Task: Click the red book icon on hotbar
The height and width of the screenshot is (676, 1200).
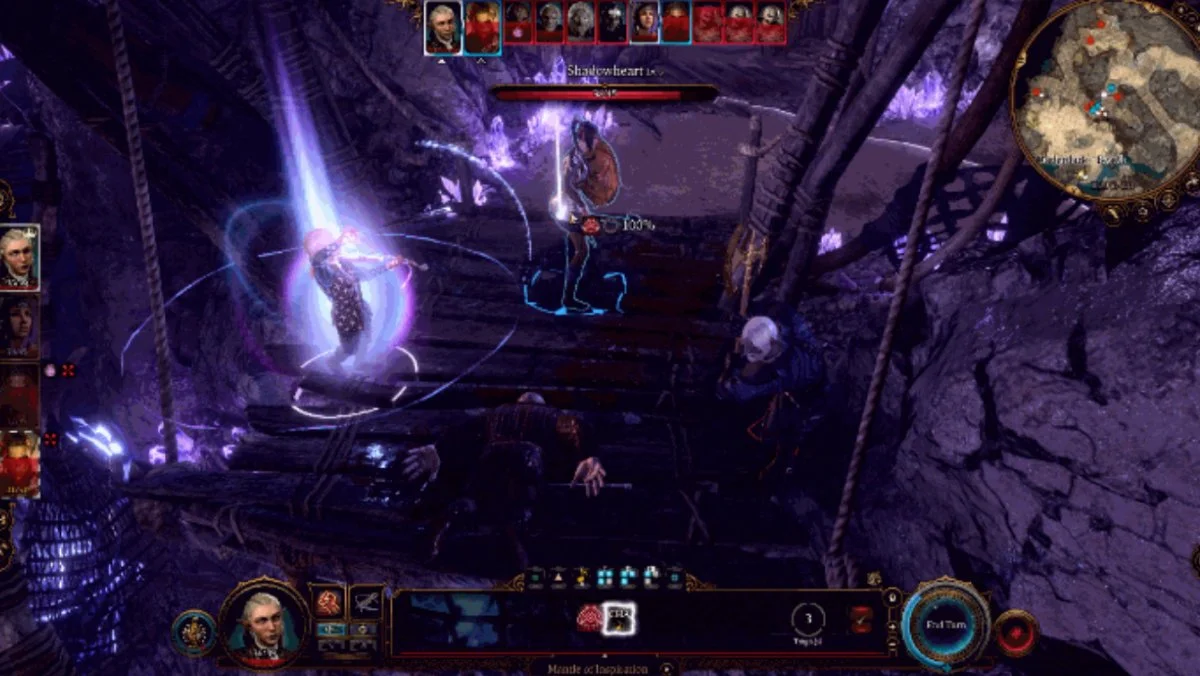Action: (x=860, y=620)
